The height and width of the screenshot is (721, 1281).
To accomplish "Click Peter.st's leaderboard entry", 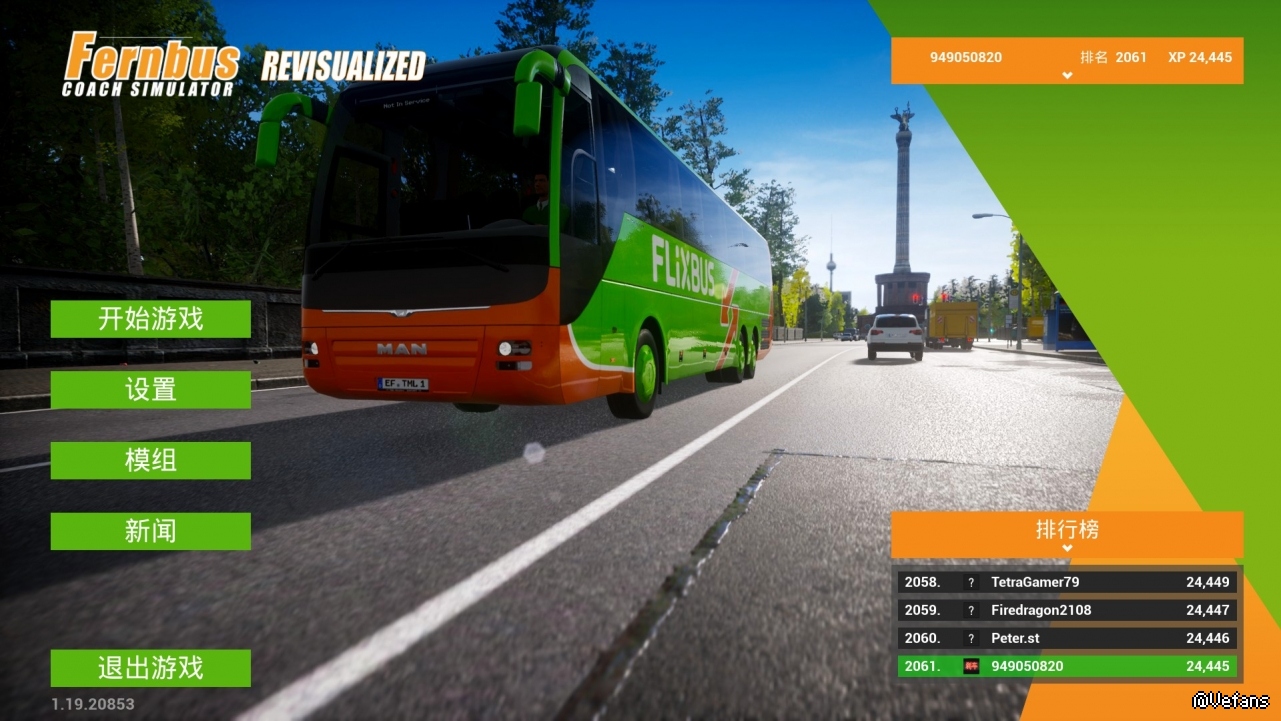I will pos(1067,638).
